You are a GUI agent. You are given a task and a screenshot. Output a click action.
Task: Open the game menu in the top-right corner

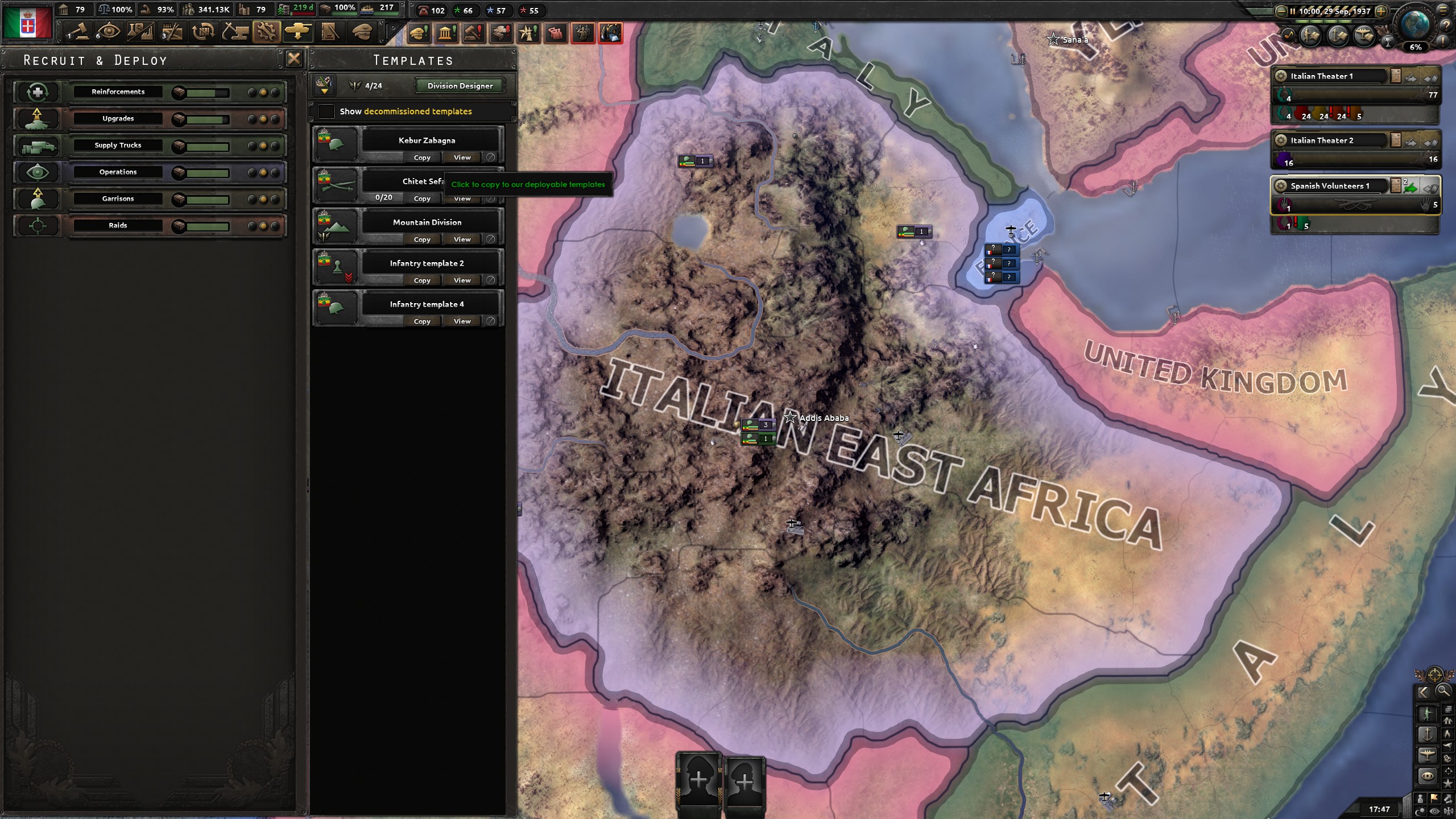click(1443, 10)
